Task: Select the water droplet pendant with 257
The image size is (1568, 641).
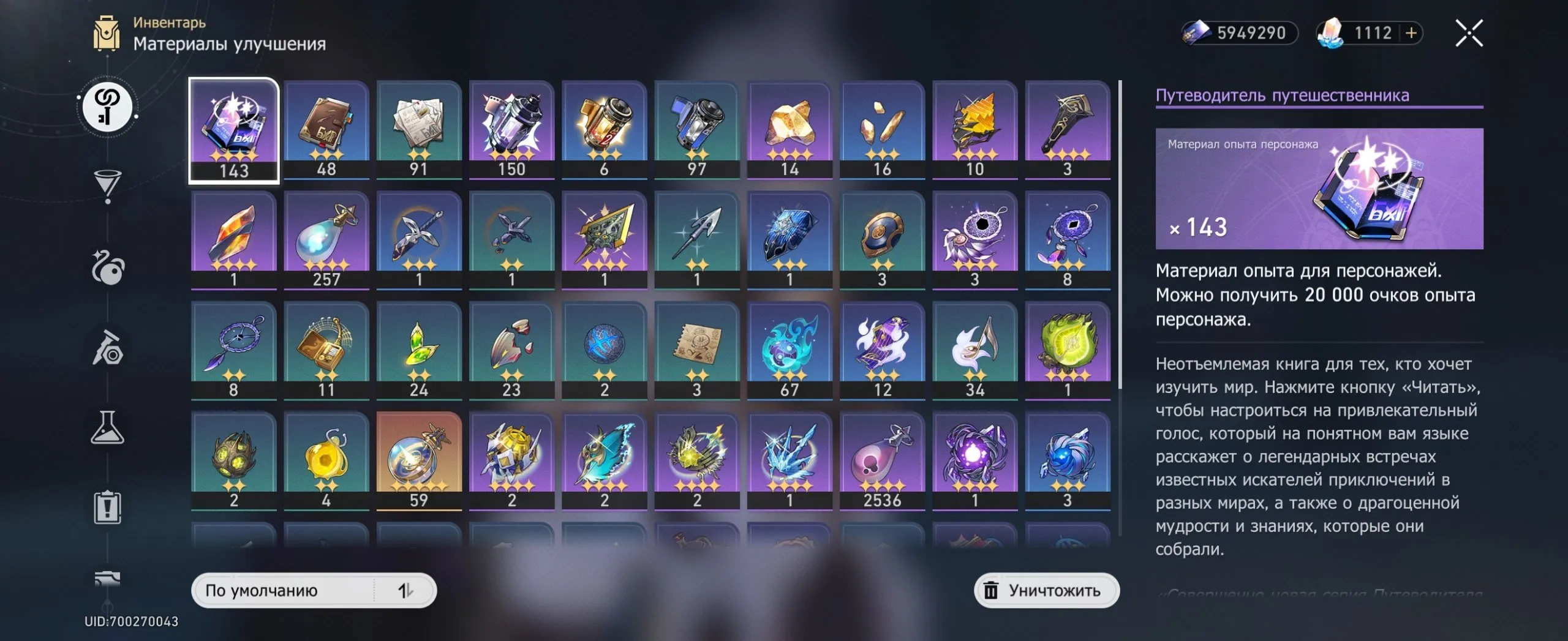Action: click(326, 240)
